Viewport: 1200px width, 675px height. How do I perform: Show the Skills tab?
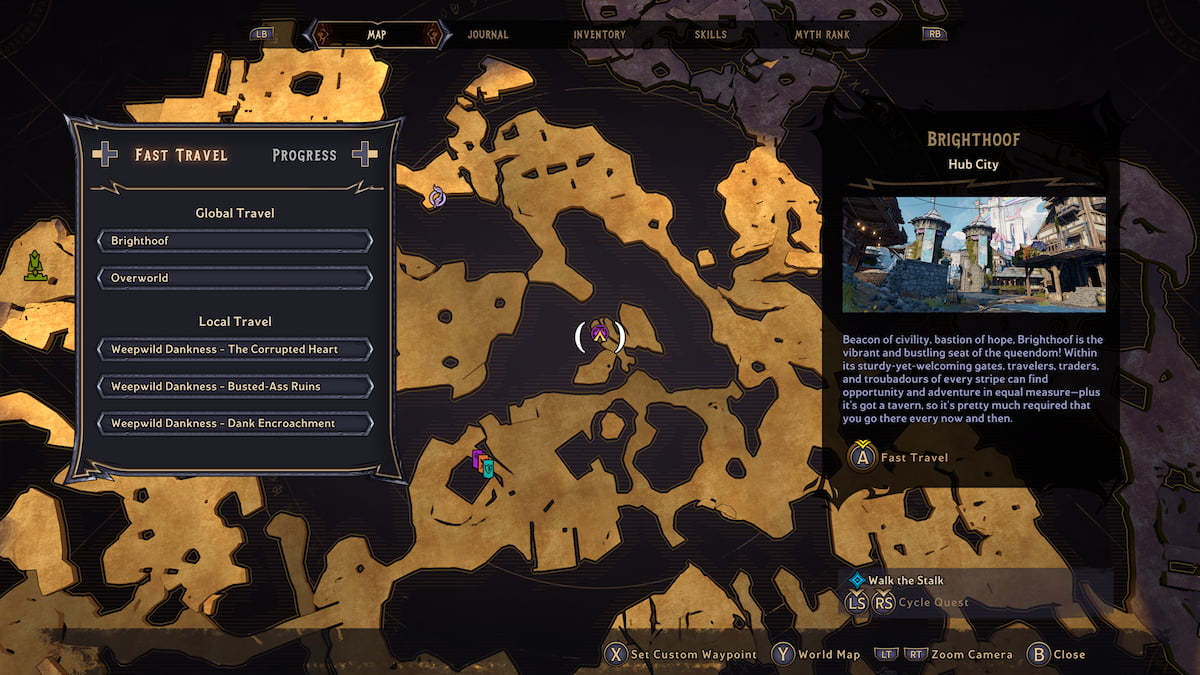coord(711,35)
